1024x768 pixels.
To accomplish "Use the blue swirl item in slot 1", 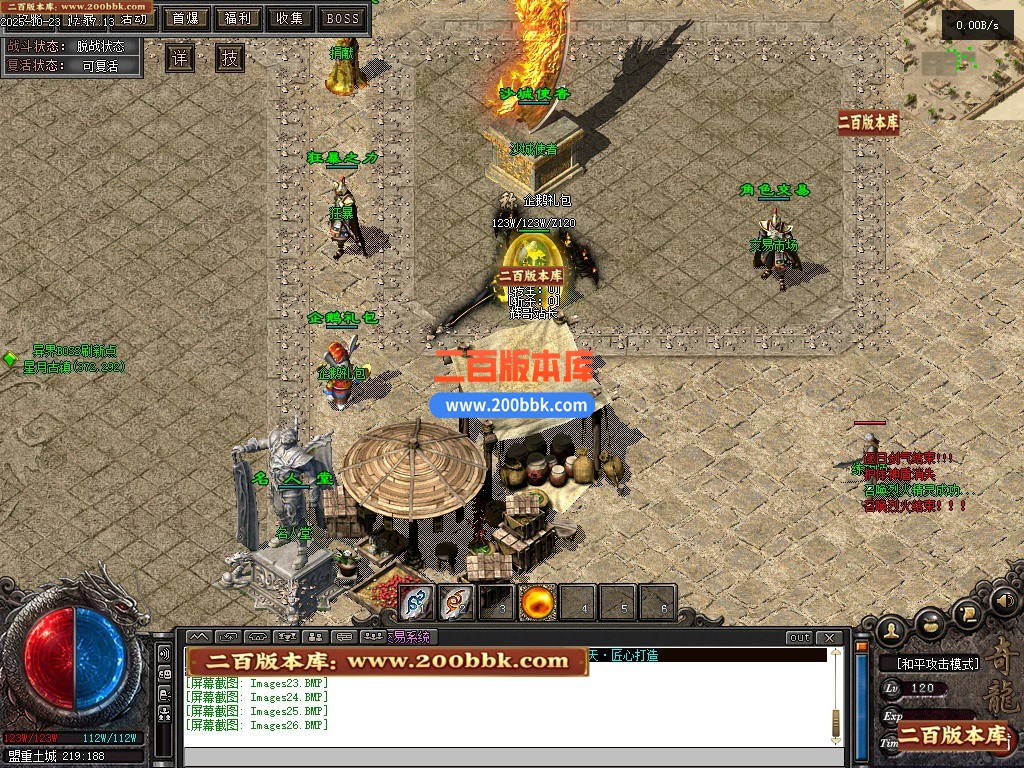I will (417, 603).
